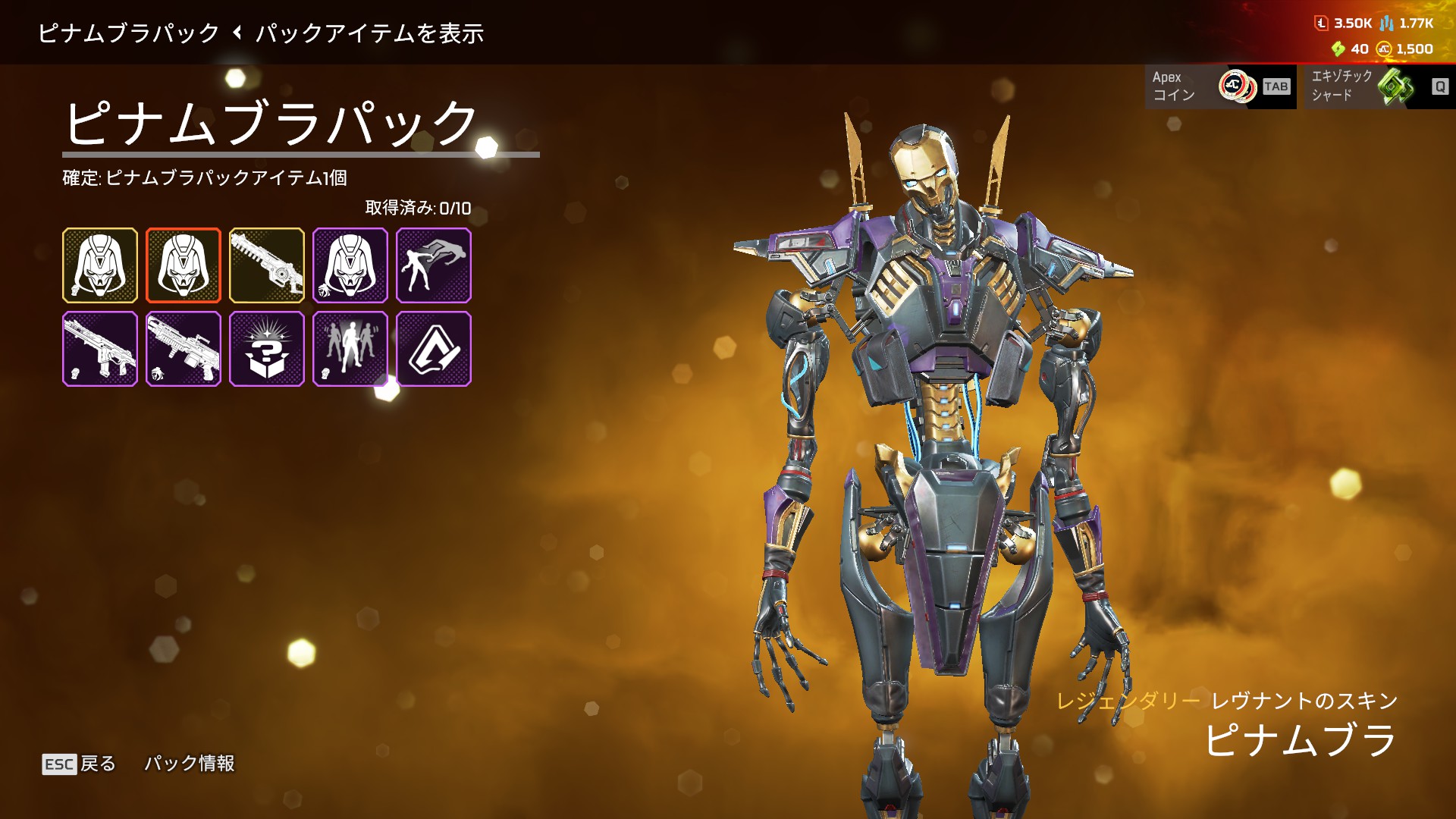Go back with the 戻る button
This screenshot has height=819, width=1456.
click(80, 764)
